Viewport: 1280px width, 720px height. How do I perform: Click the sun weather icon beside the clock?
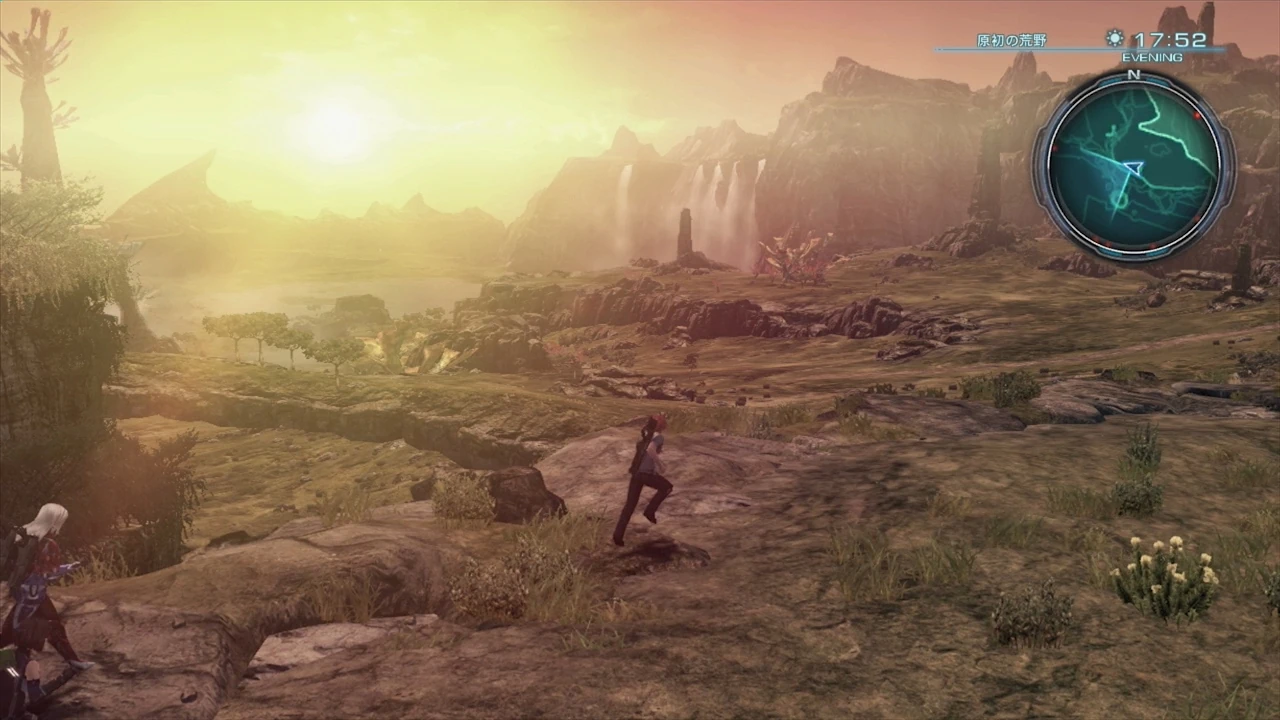coord(1114,38)
